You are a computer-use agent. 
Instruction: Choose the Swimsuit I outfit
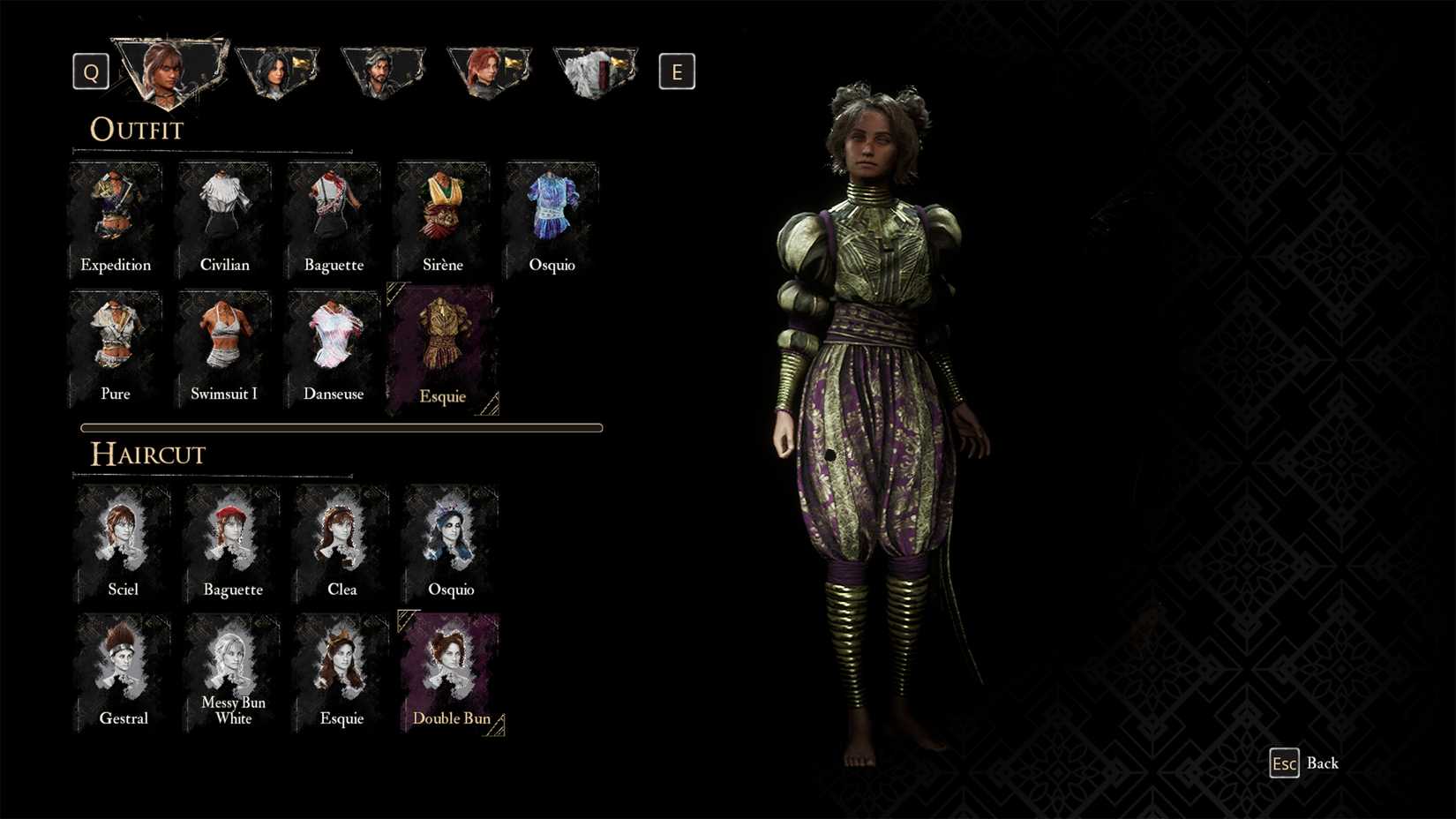224,346
